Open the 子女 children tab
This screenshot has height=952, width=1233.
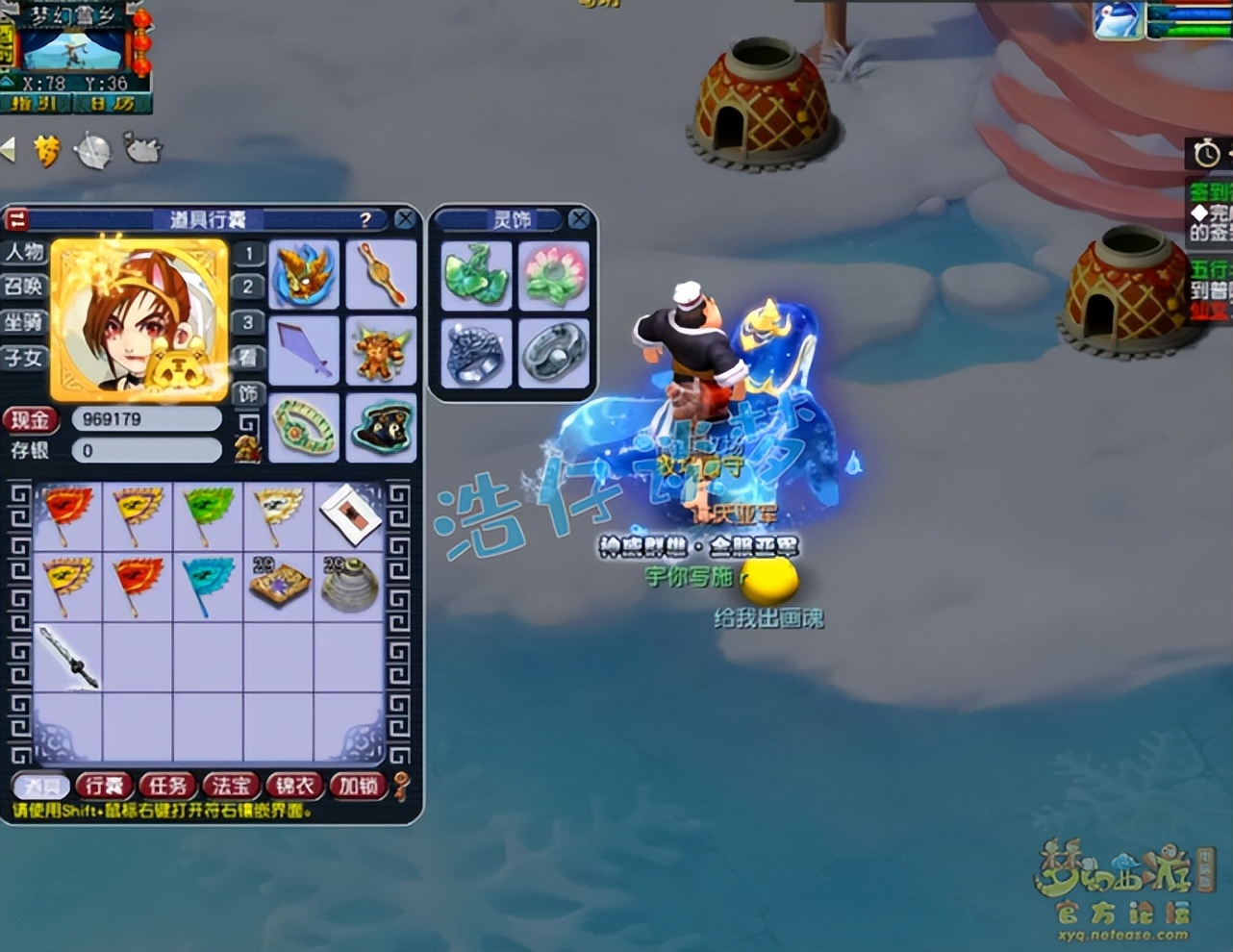click(x=24, y=358)
